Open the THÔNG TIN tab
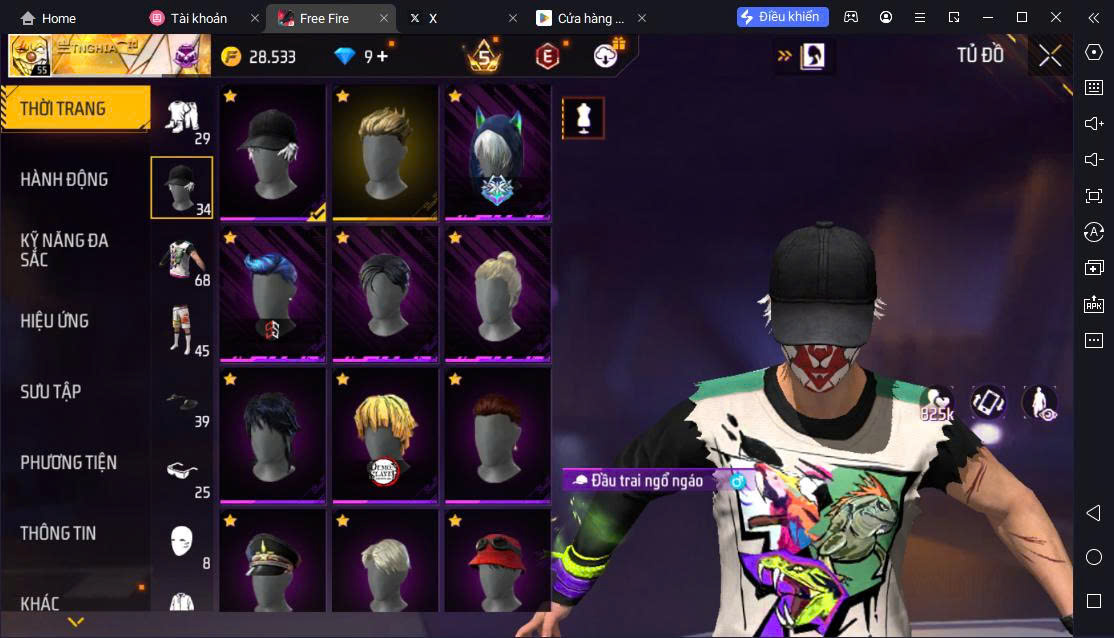 tap(58, 534)
